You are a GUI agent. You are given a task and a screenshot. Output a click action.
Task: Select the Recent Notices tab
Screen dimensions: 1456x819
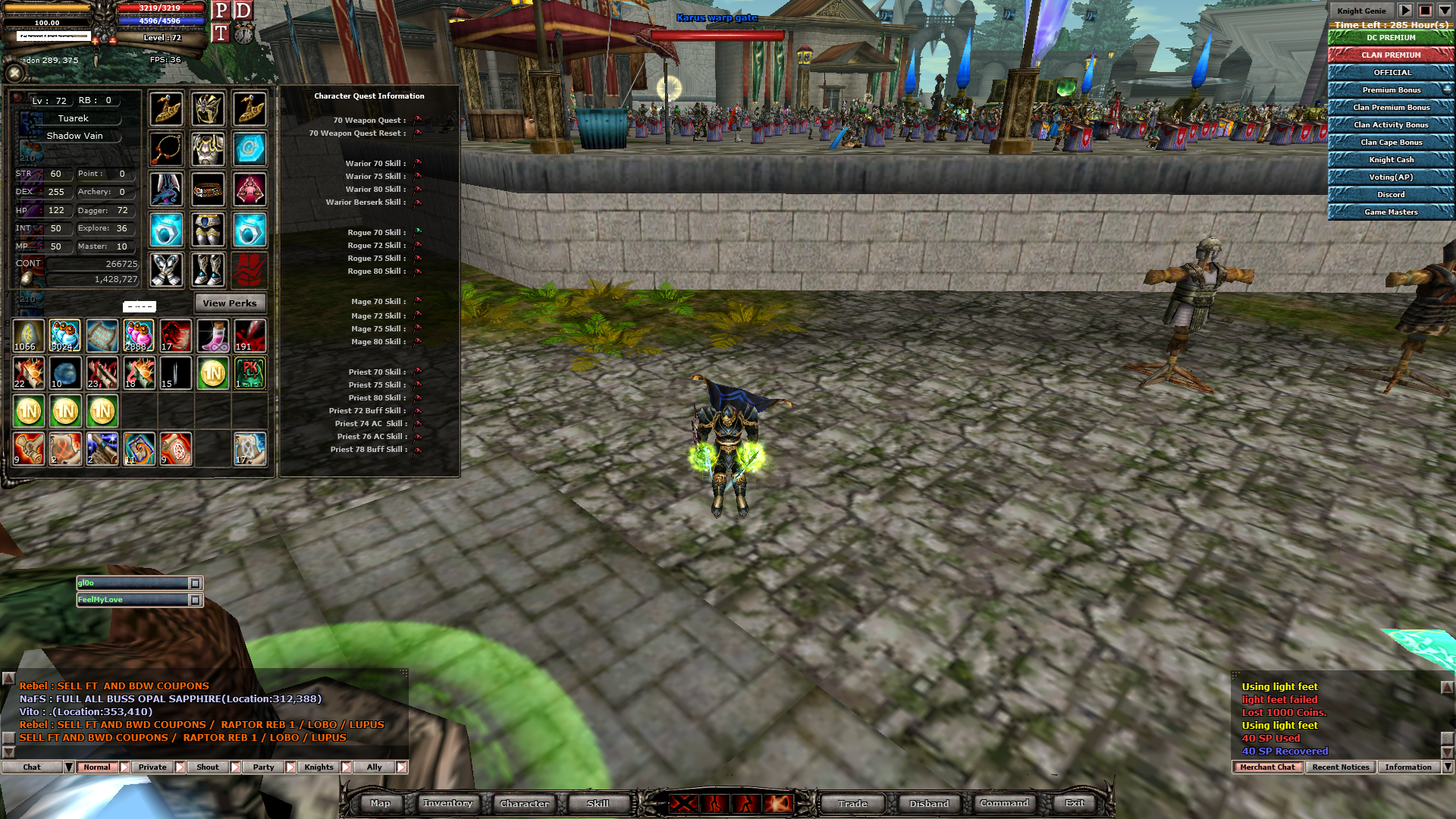coord(1339,767)
